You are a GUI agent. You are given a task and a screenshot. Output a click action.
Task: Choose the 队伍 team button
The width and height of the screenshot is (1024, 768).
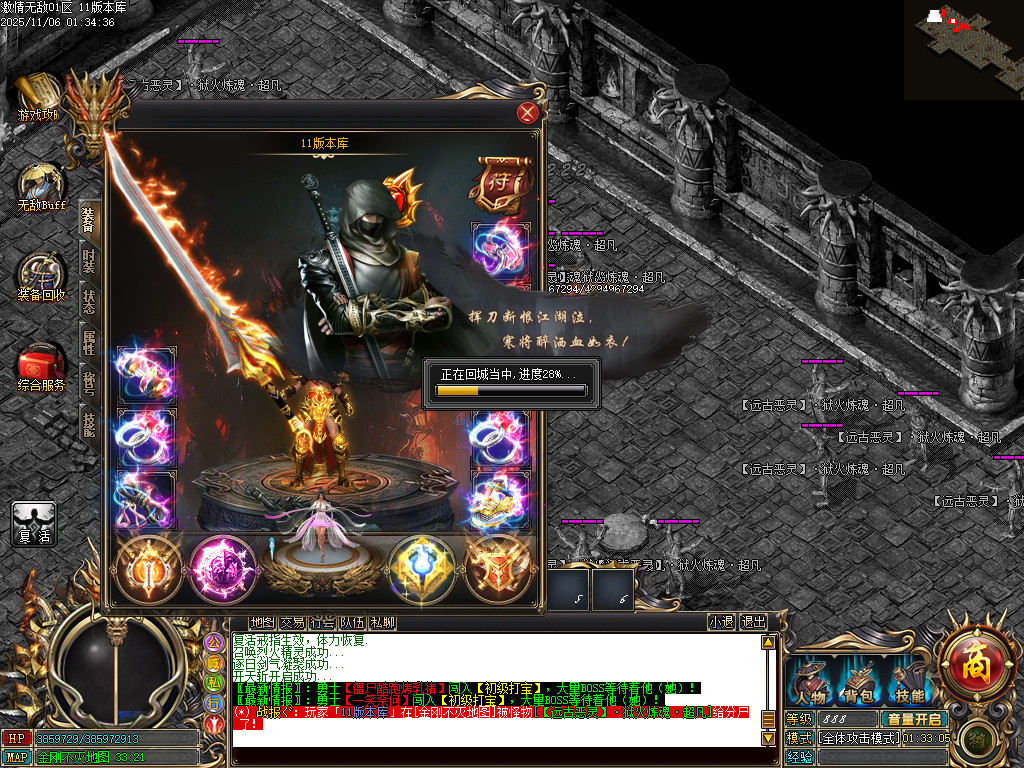coord(352,622)
